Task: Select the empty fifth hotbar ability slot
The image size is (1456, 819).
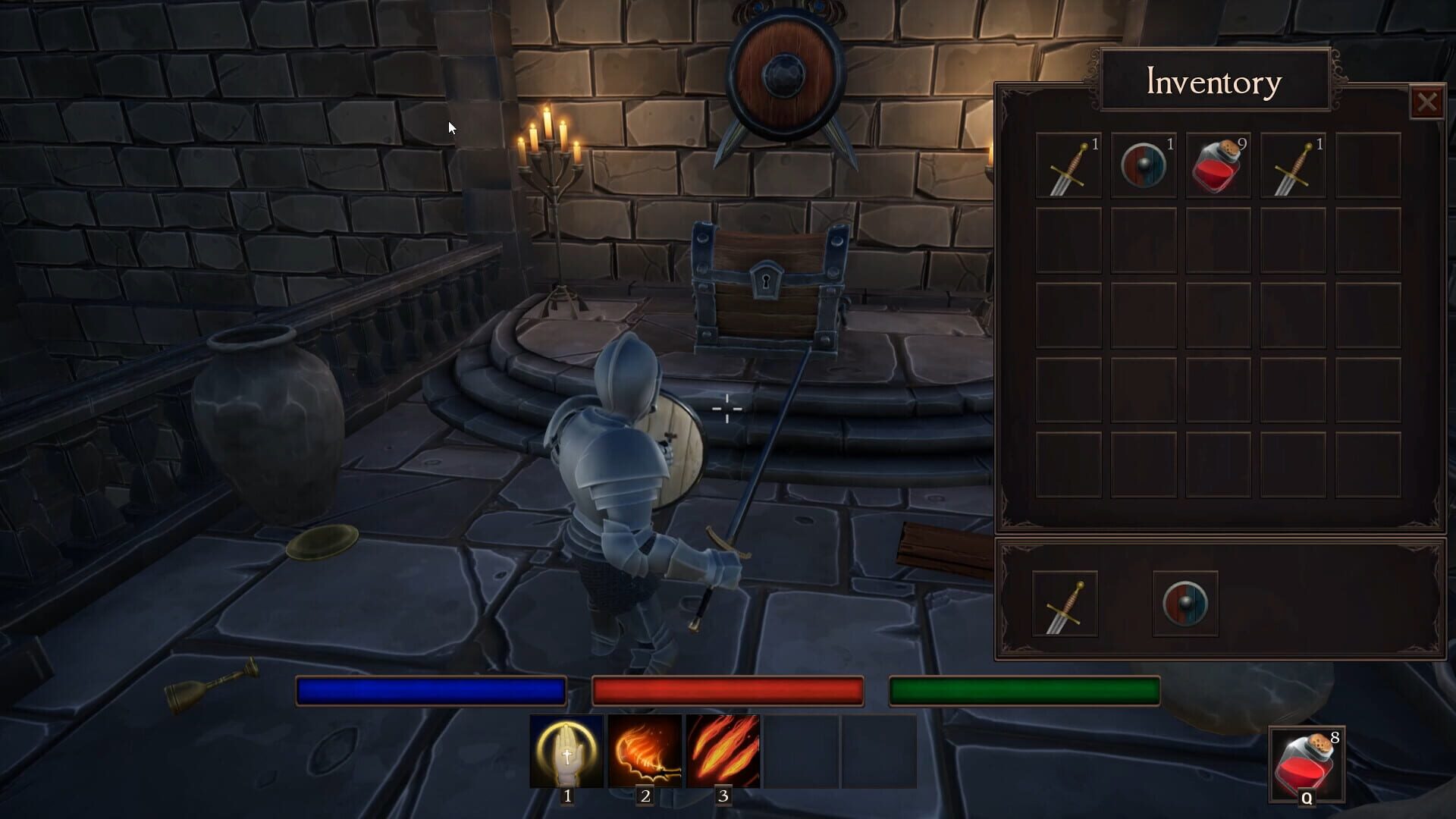Action: (x=880, y=752)
